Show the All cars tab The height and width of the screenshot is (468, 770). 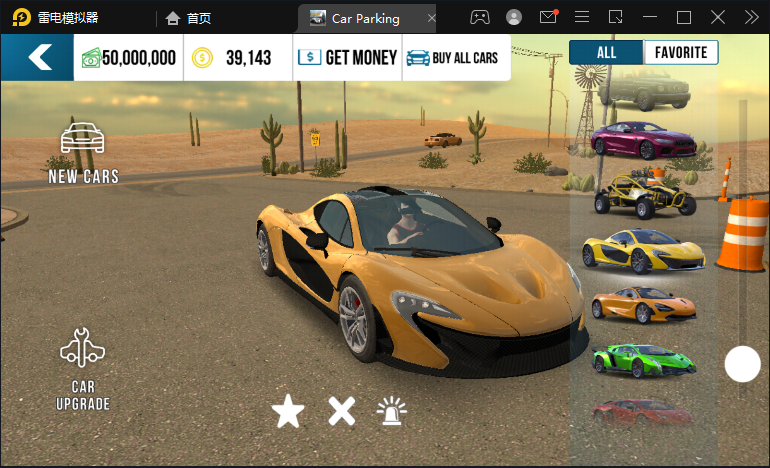pos(606,53)
